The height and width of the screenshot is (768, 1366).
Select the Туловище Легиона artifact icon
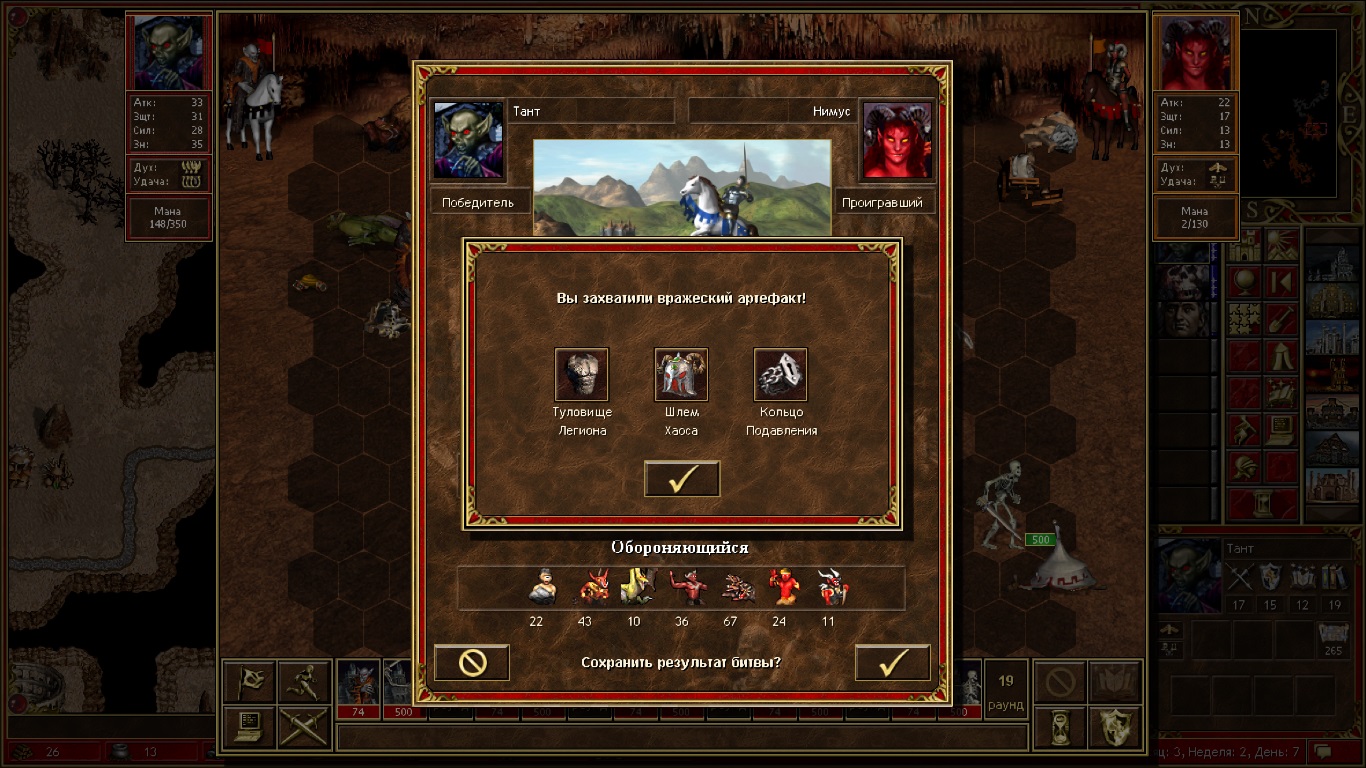(x=581, y=375)
